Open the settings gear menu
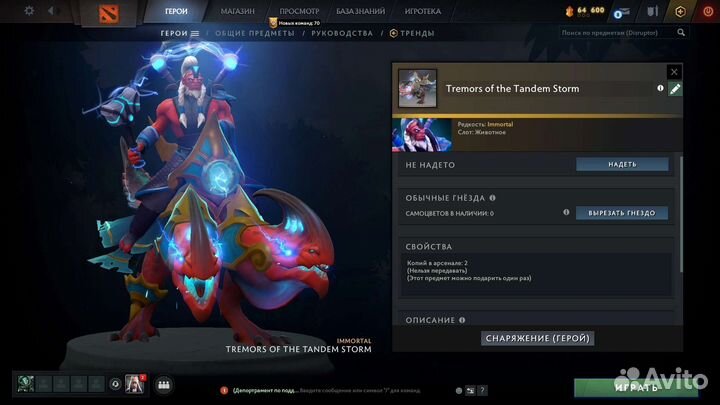Viewport: 720px width, 405px height. pyautogui.click(x=28, y=11)
